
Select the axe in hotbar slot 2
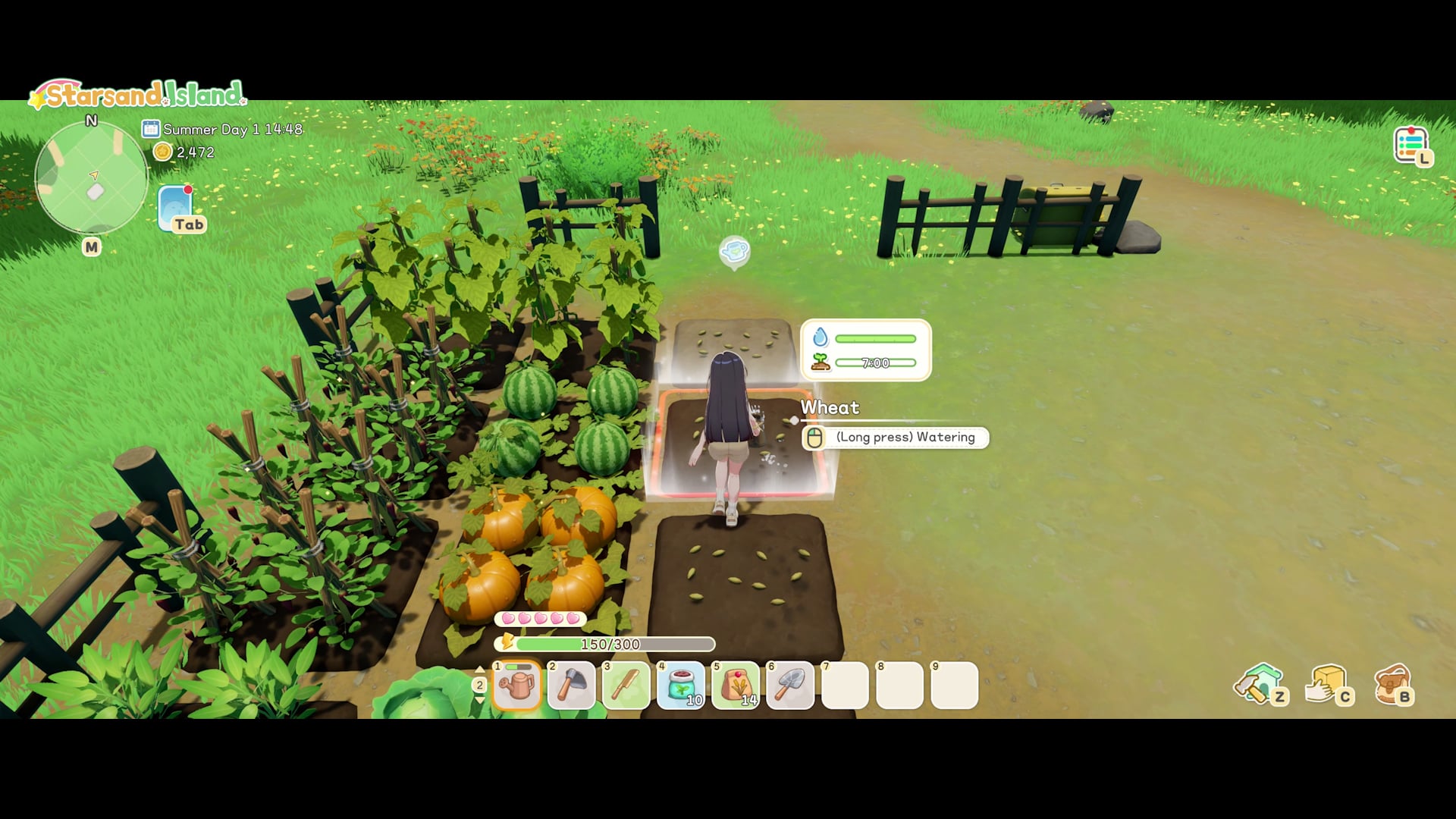pyautogui.click(x=573, y=685)
